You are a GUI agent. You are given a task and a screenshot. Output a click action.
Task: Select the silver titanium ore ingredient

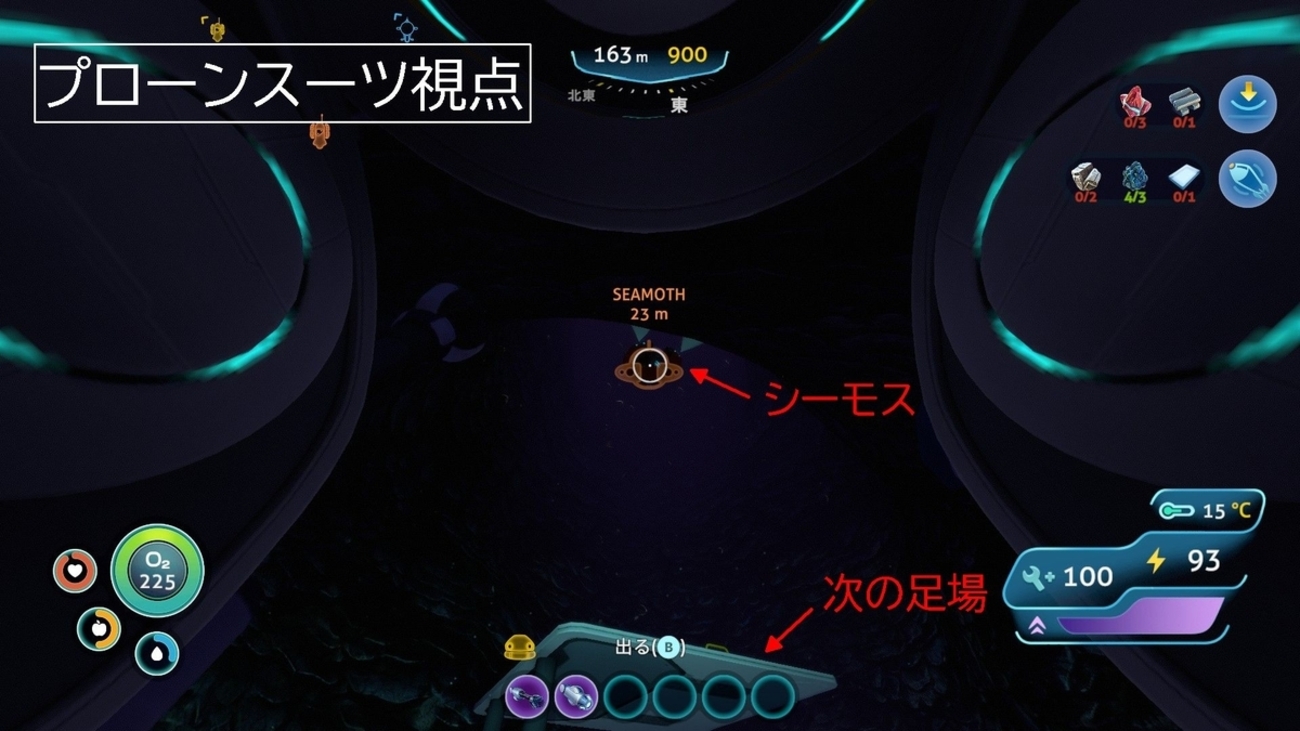[x=1085, y=177]
